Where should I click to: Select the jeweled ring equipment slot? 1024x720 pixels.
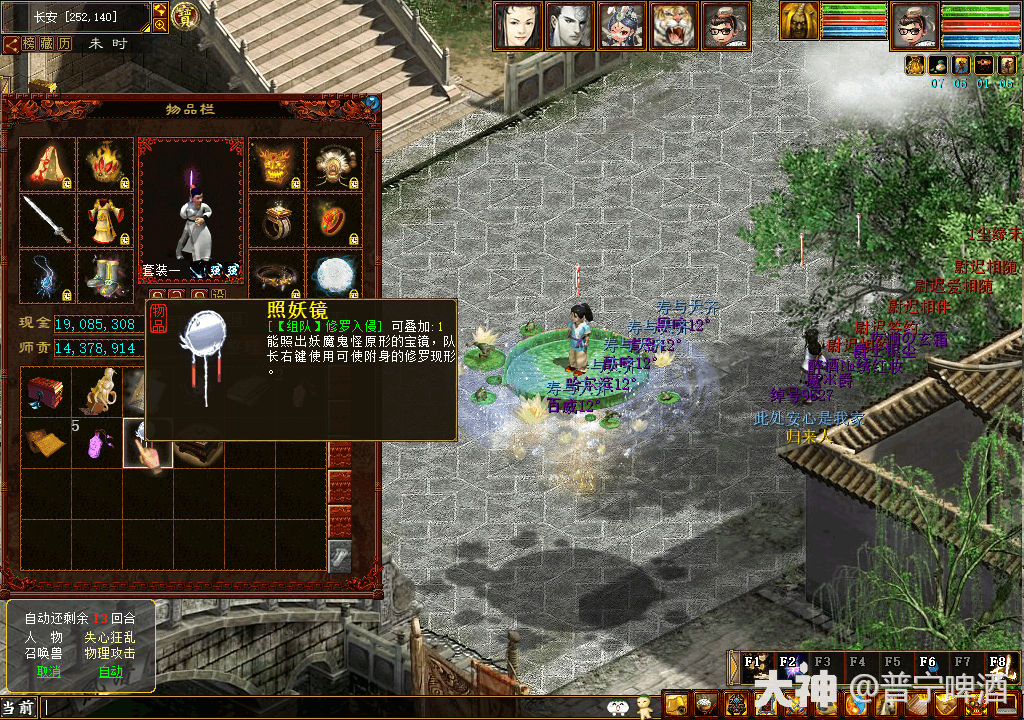pos(276,220)
